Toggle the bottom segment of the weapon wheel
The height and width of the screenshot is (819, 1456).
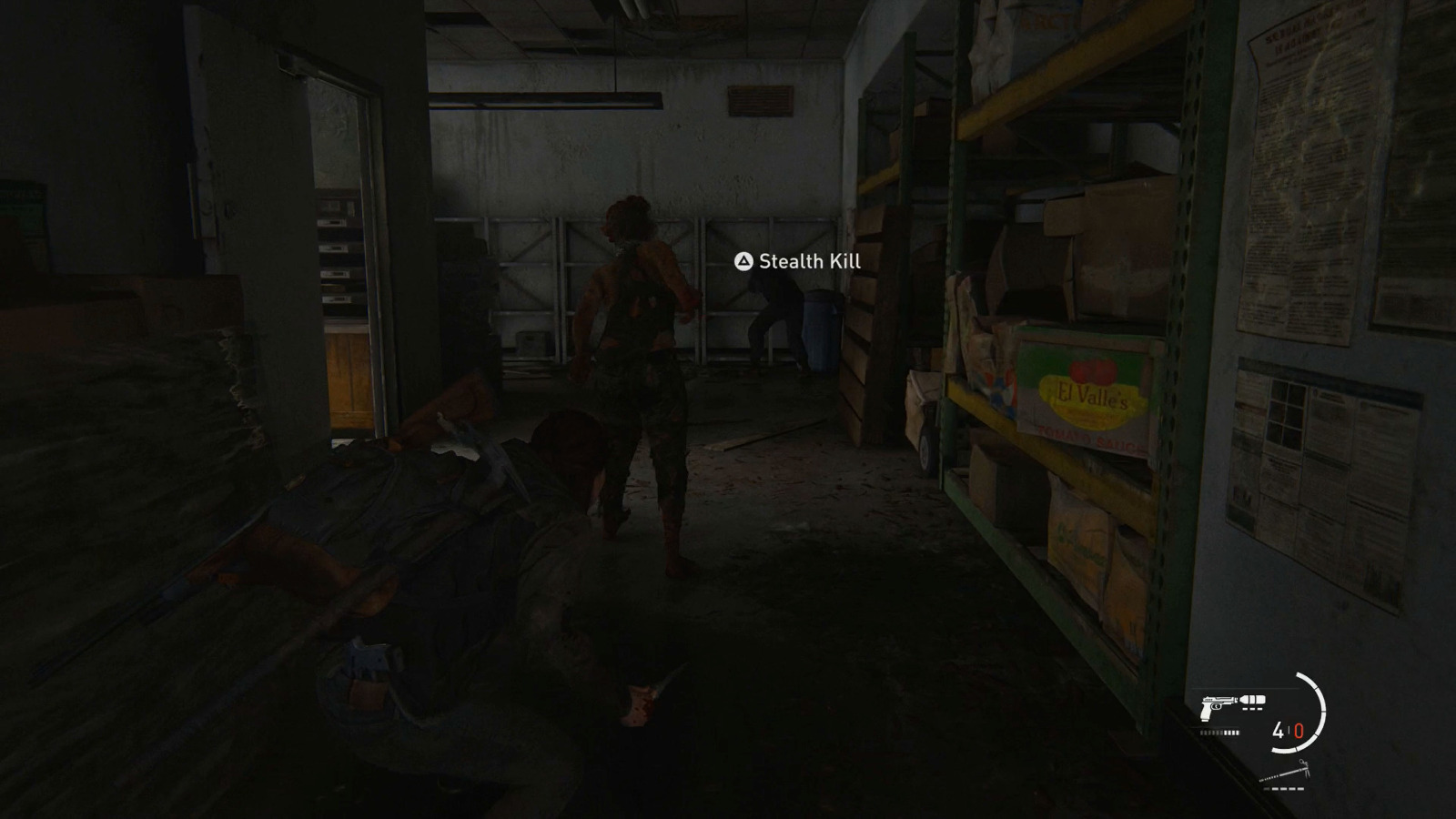pos(1285,749)
